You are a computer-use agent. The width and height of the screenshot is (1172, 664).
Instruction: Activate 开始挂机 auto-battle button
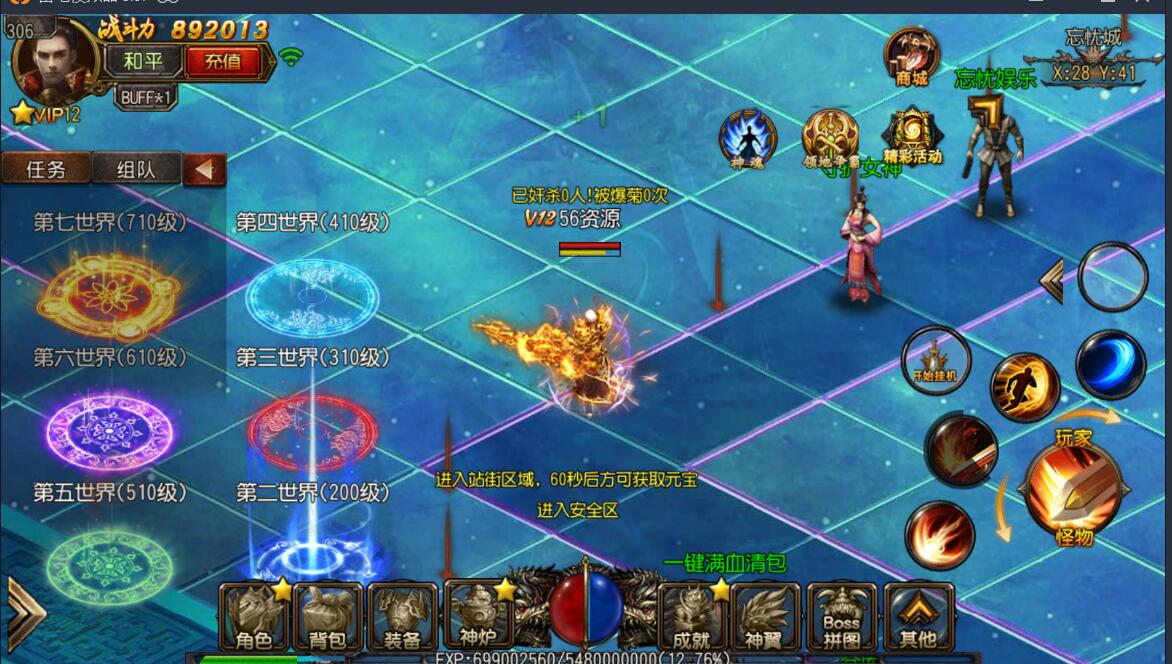coord(935,360)
